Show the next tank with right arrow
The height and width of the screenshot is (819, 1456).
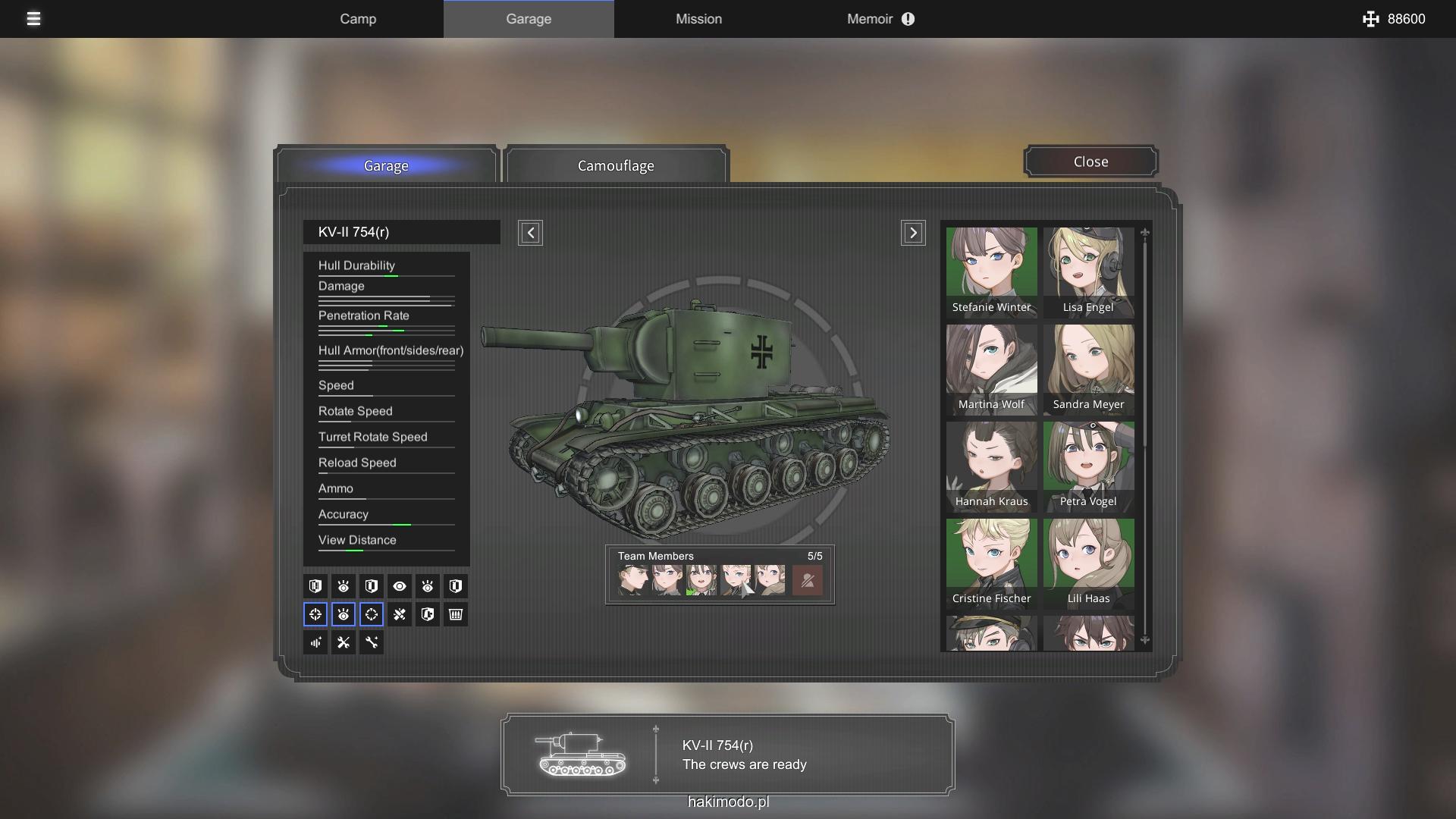pyautogui.click(x=913, y=233)
